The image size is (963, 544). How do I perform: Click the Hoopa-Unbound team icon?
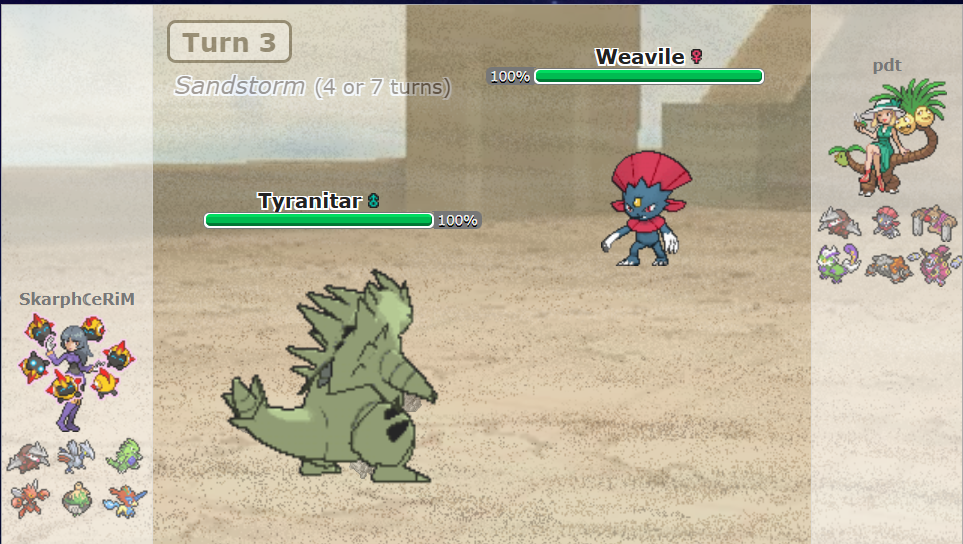click(938, 264)
